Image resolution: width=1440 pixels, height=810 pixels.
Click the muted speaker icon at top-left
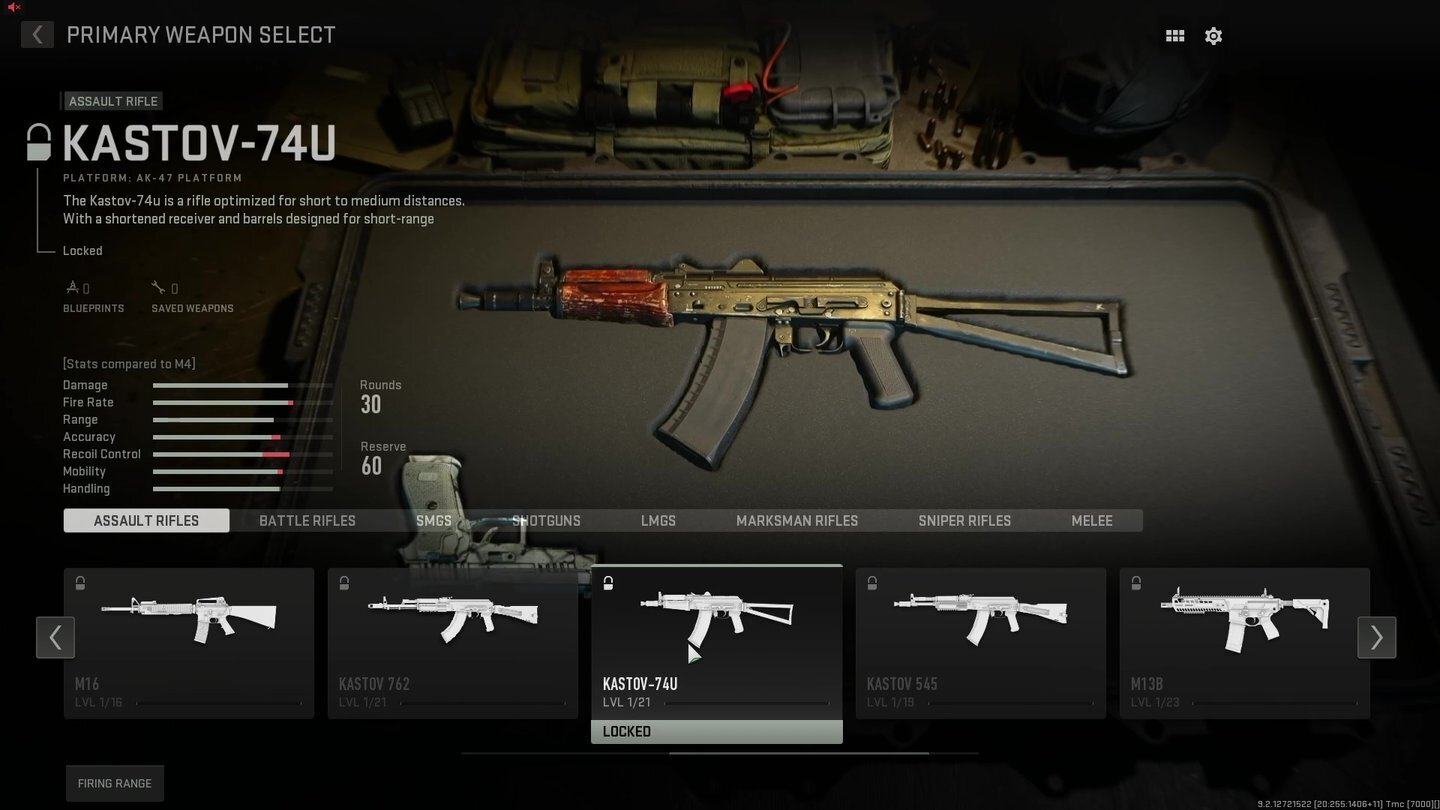click(11, 6)
